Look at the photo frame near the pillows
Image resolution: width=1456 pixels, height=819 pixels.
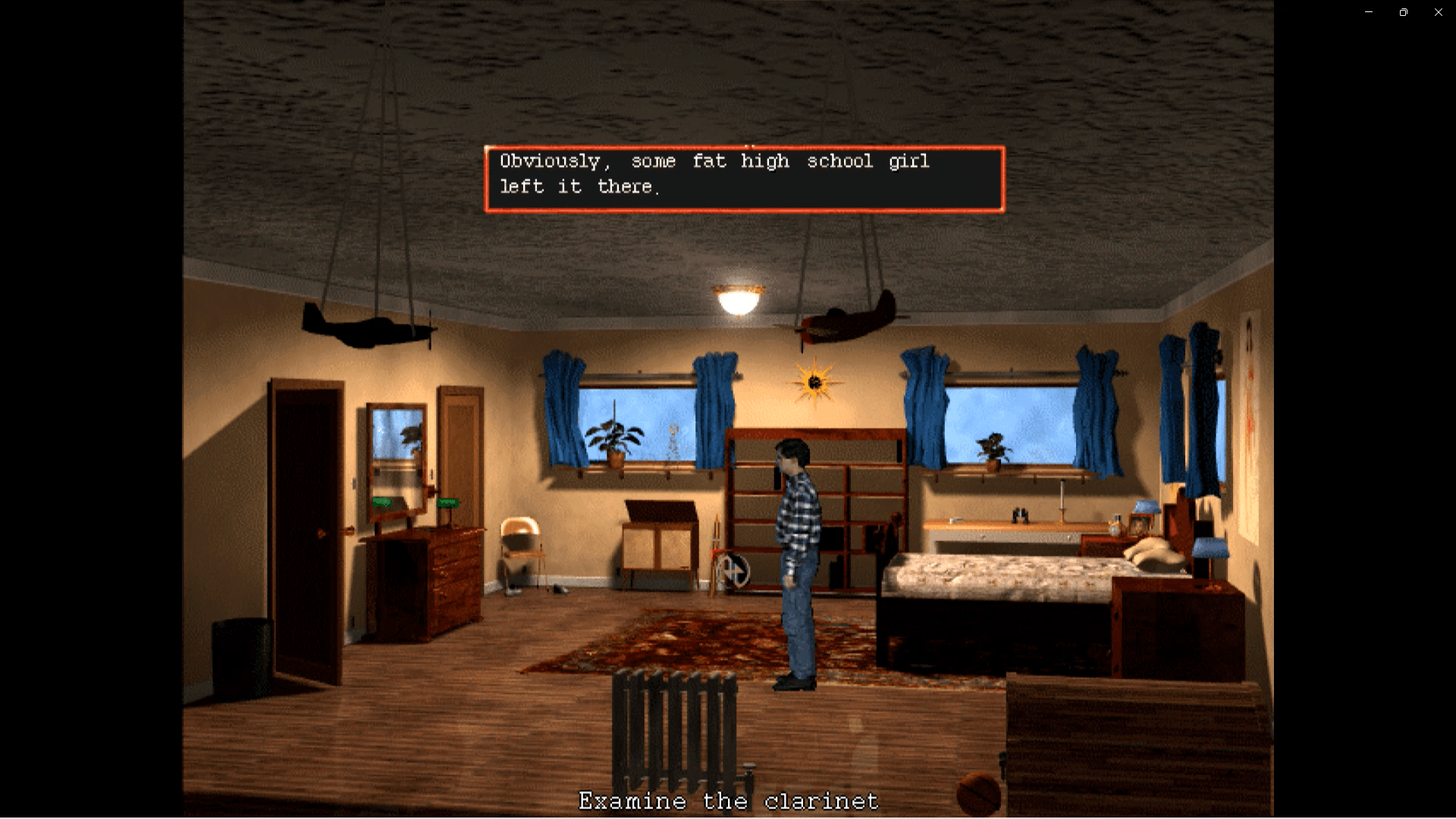[x=1140, y=524]
